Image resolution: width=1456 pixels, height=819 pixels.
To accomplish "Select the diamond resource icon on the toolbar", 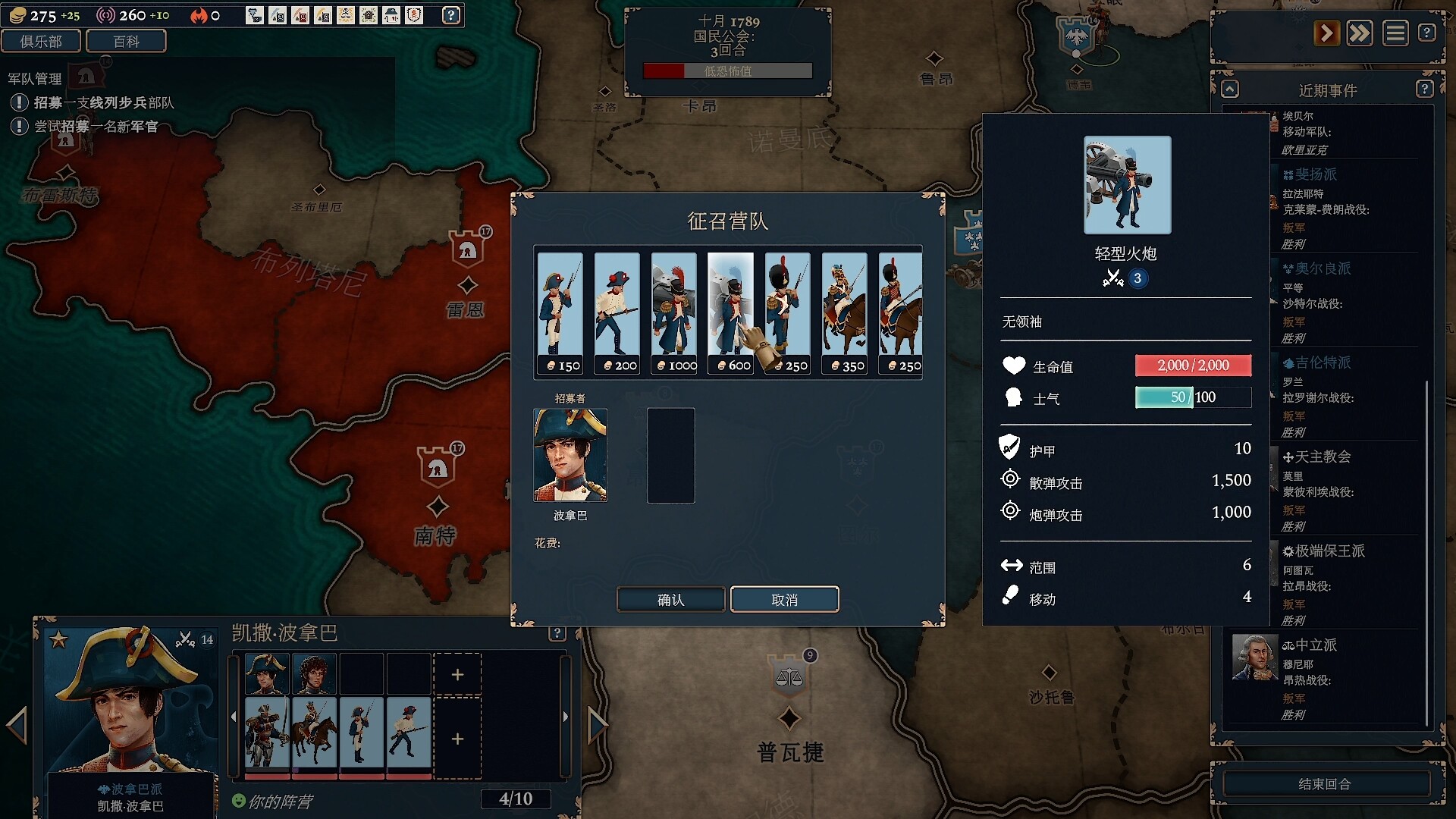I will (254, 15).
